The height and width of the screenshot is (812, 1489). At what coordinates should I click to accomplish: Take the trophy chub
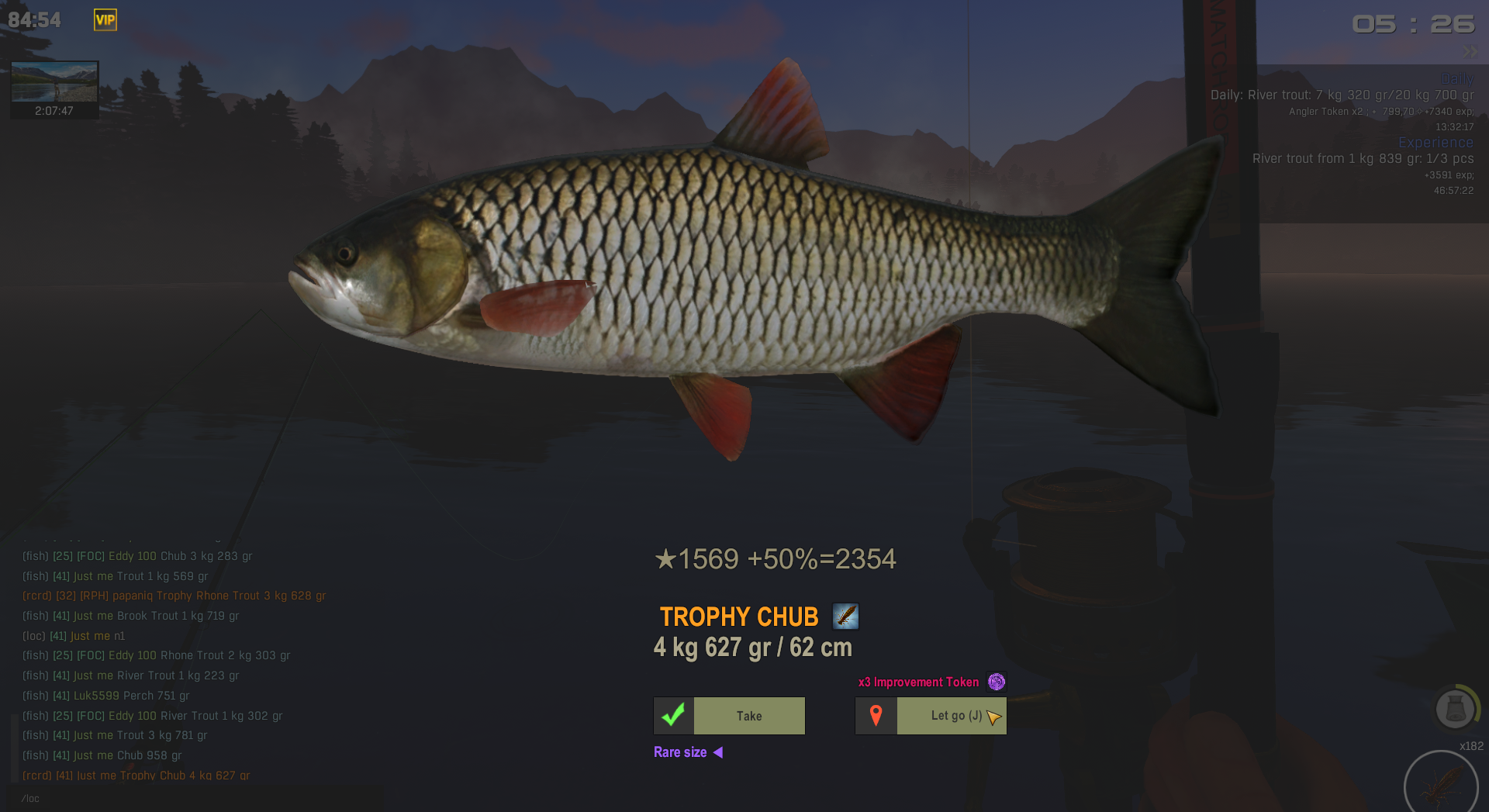tap(729, 716)
